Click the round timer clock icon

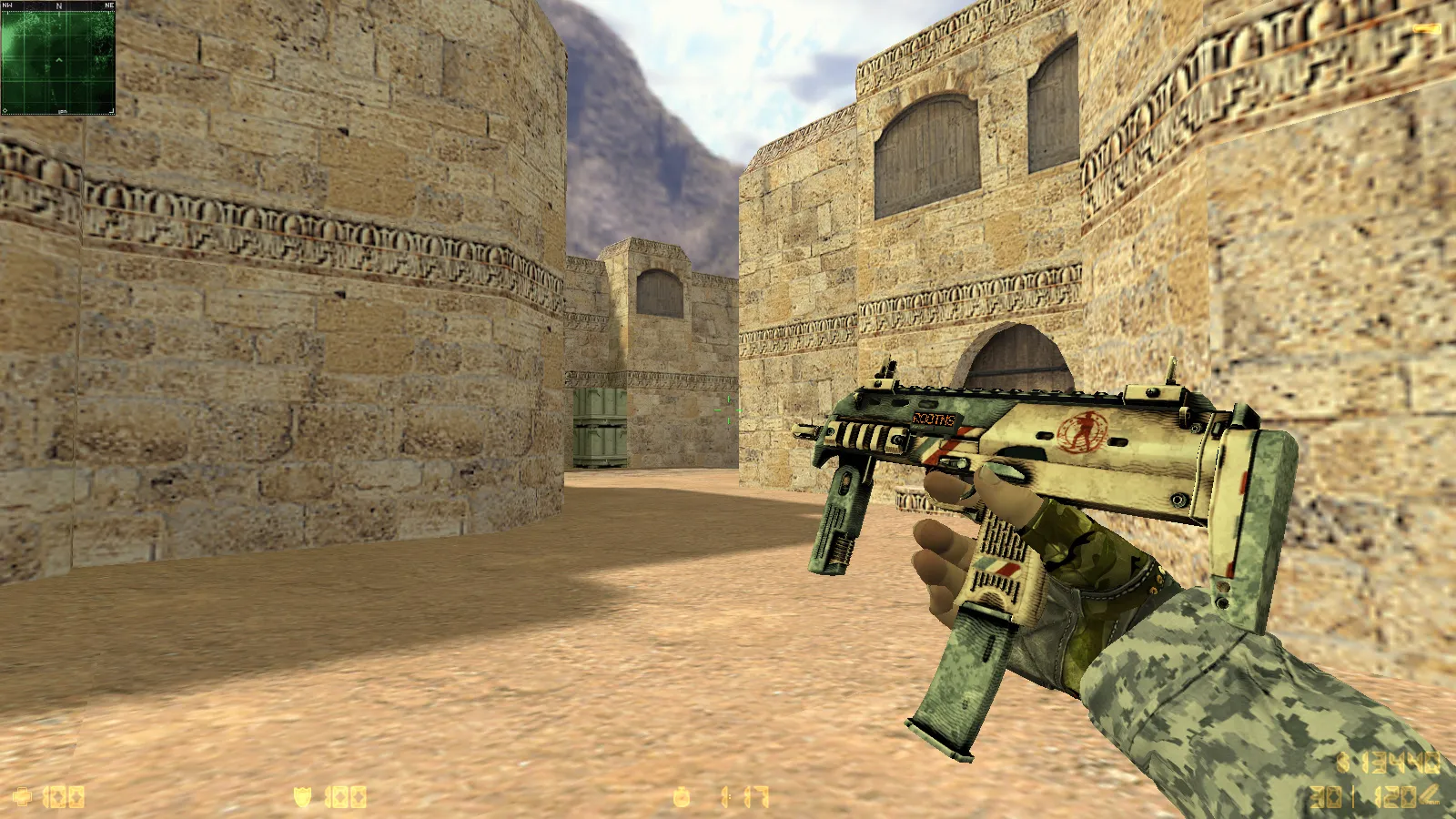click(681, 797)
